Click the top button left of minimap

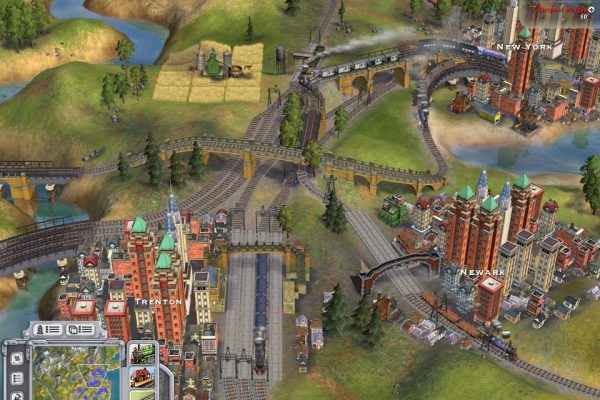point(17,356)
